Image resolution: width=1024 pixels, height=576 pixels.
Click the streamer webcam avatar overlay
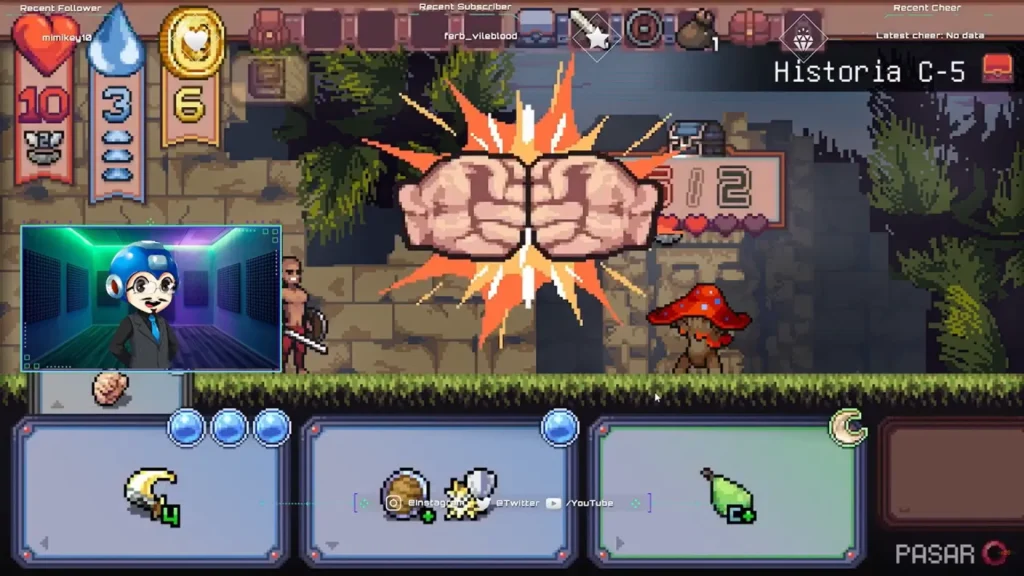[x=151, y=298]
